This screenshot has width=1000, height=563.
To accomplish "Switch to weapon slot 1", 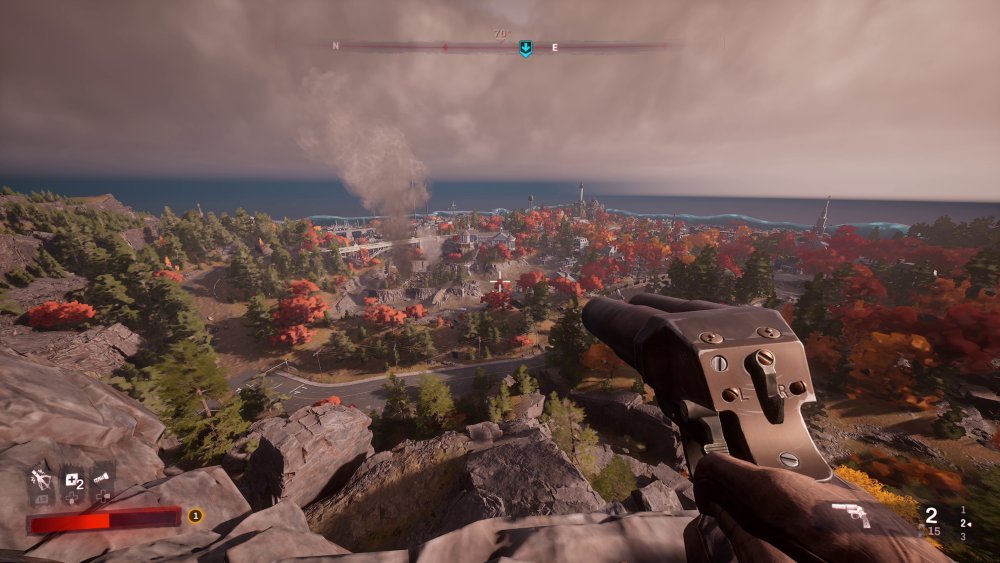I will (x=963, y=509).
